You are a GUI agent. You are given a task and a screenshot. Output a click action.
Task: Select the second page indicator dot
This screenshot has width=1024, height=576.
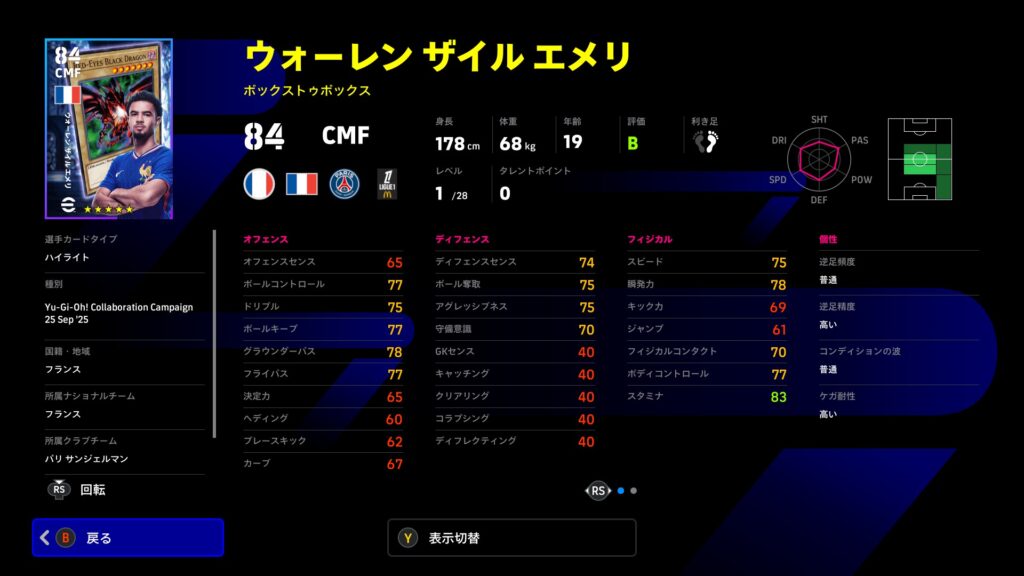634,491
